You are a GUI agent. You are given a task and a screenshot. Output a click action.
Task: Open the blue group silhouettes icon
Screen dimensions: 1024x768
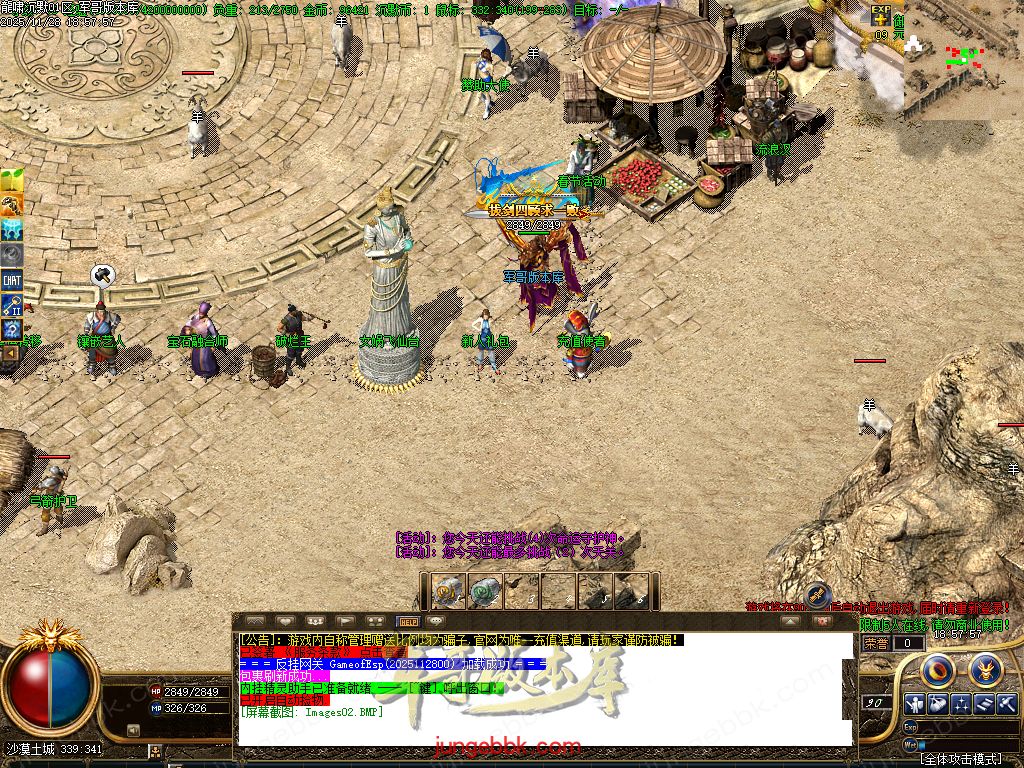pos(12,230)
